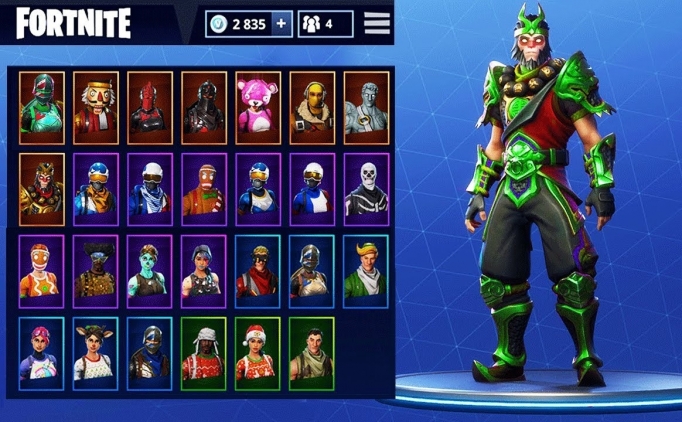Pick the Red-Nosed Raider antler skin
Image resolution: width=682 pixels, height=422 pixels.
(95, 353)
